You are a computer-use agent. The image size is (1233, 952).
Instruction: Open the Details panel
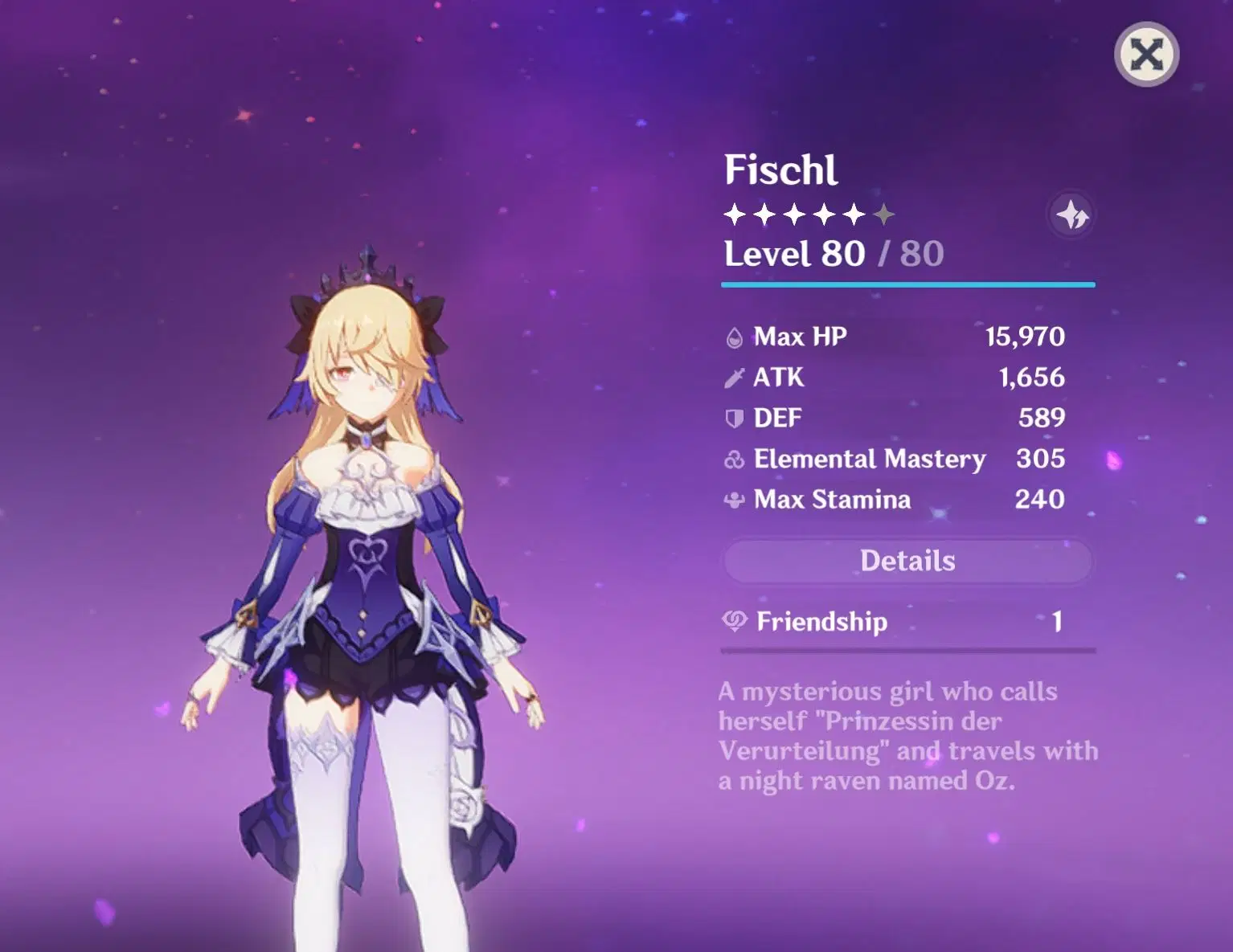[908, 561]
